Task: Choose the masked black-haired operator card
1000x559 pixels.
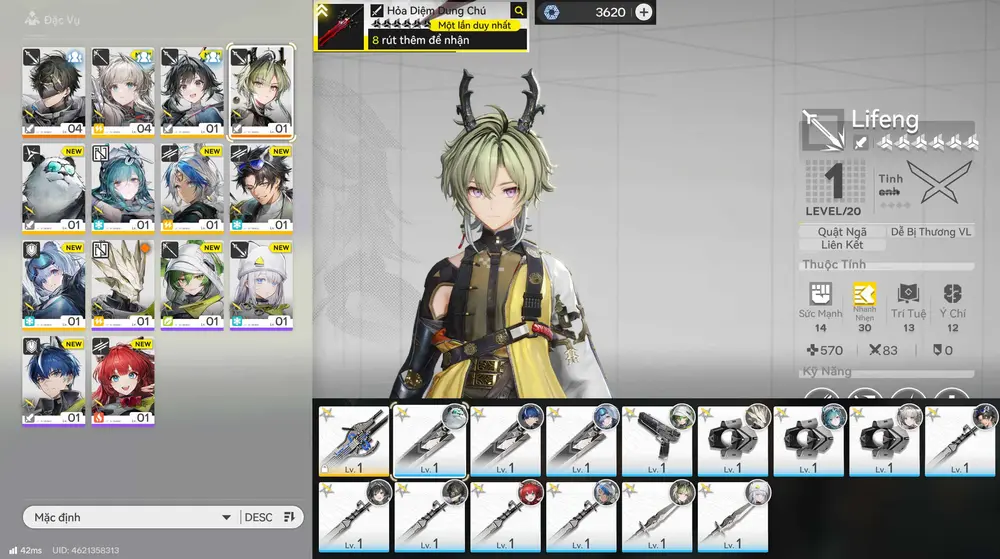Action: coord(54,92)
